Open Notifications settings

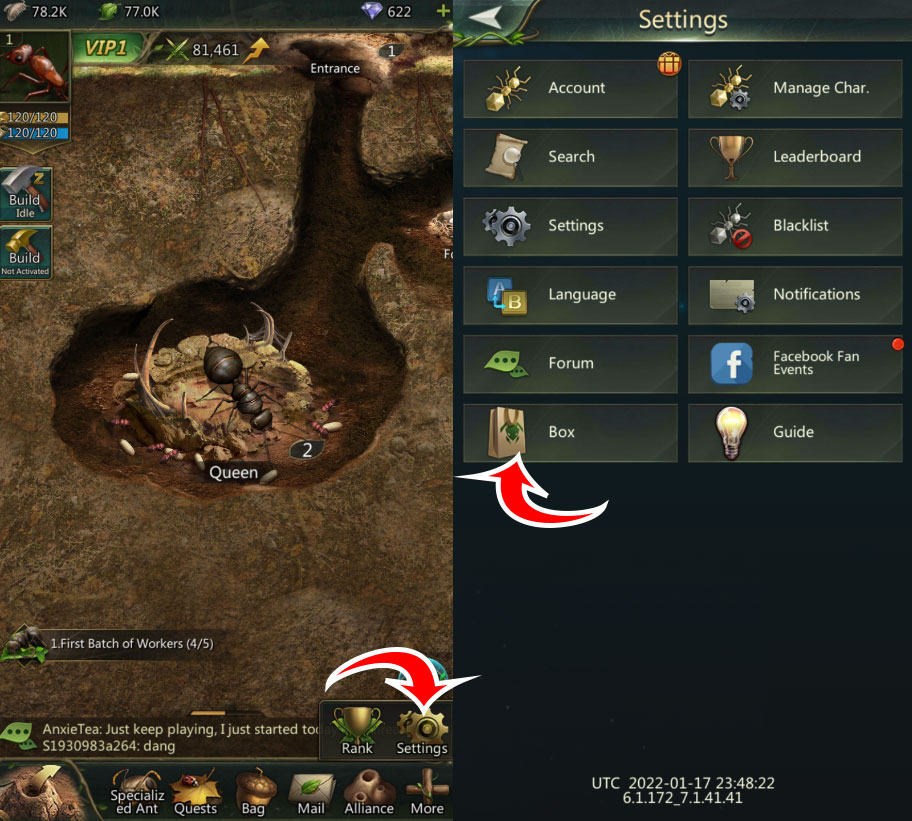[795, 295]
